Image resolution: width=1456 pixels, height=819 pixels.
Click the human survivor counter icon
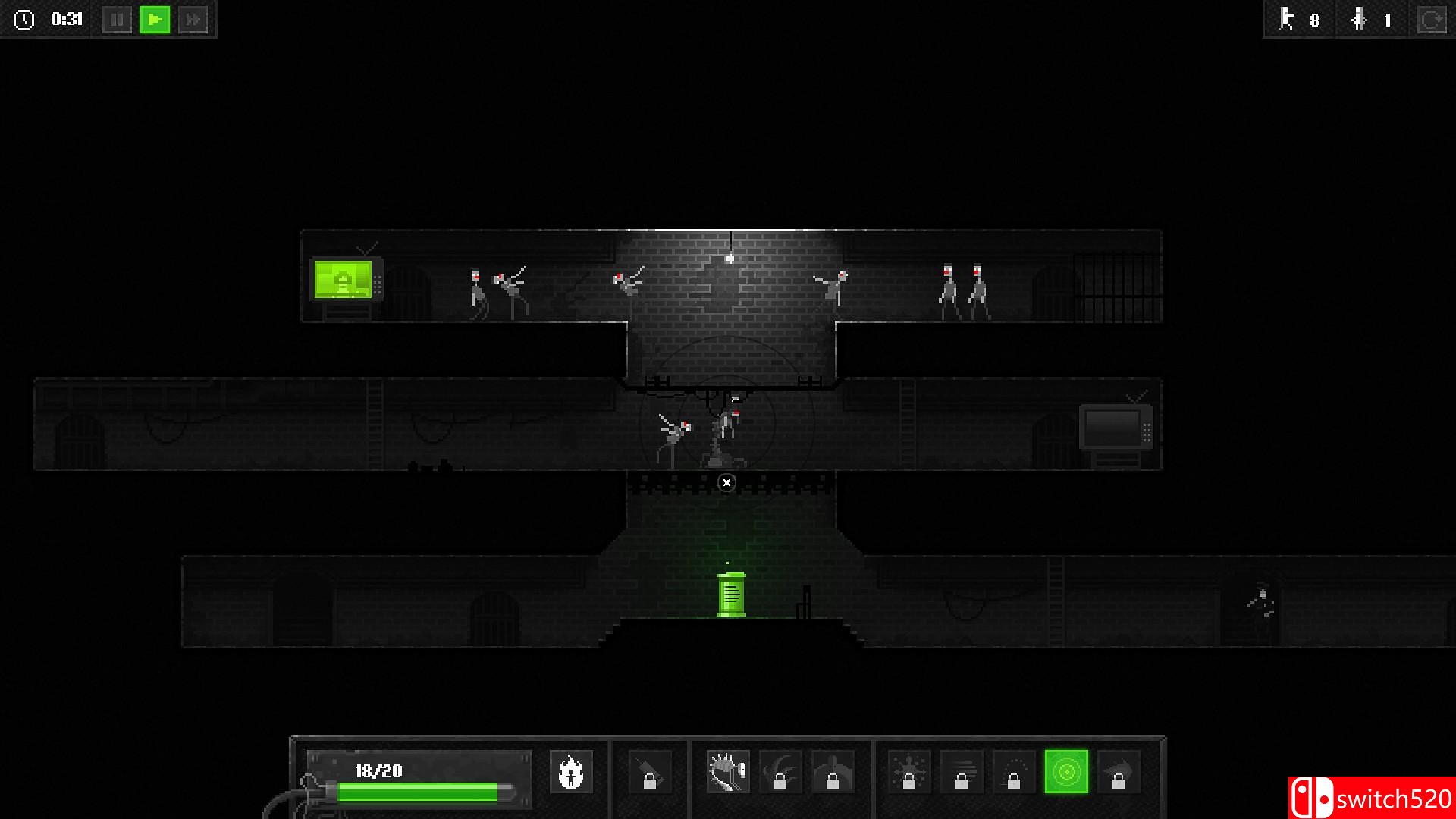tap(1358, 20)
